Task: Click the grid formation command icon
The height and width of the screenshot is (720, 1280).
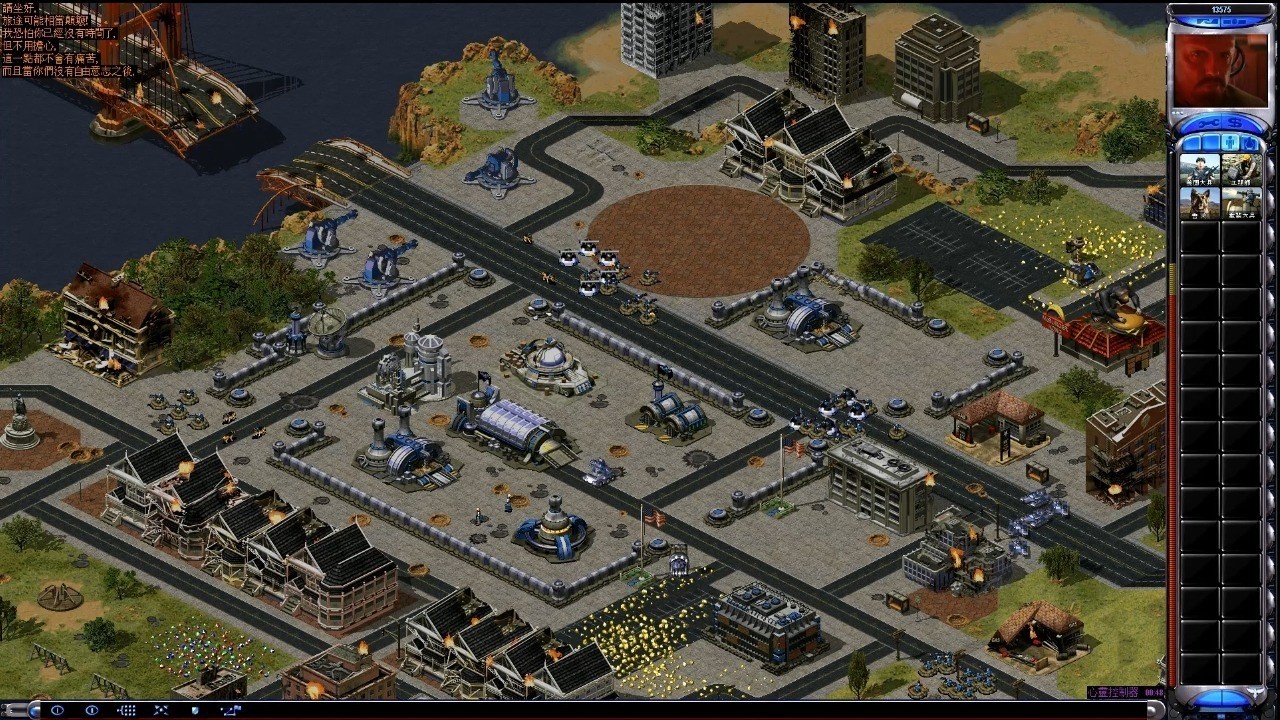Action: click(x=126, y=710)
